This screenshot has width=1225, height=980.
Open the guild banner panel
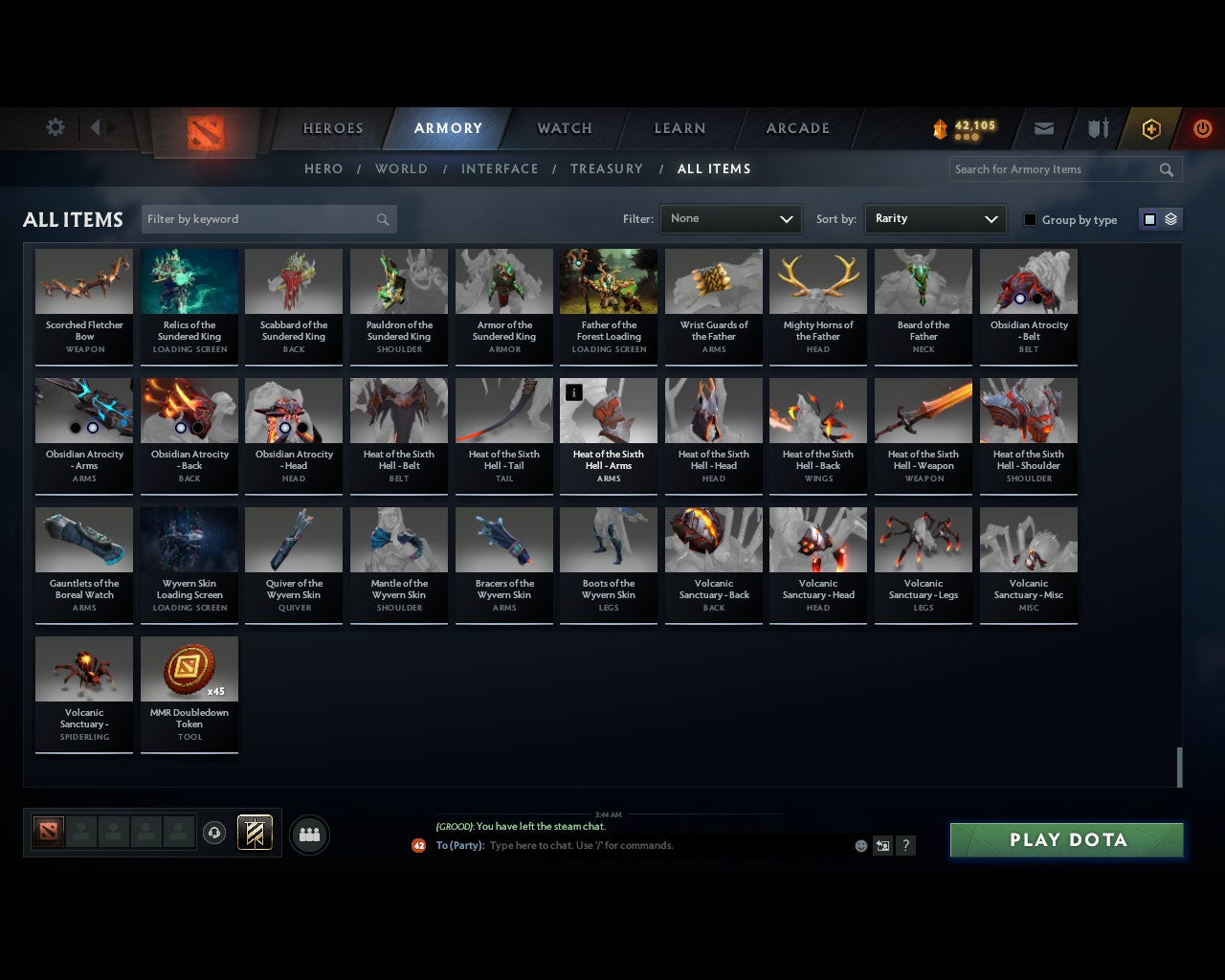[x=255, y=833]
